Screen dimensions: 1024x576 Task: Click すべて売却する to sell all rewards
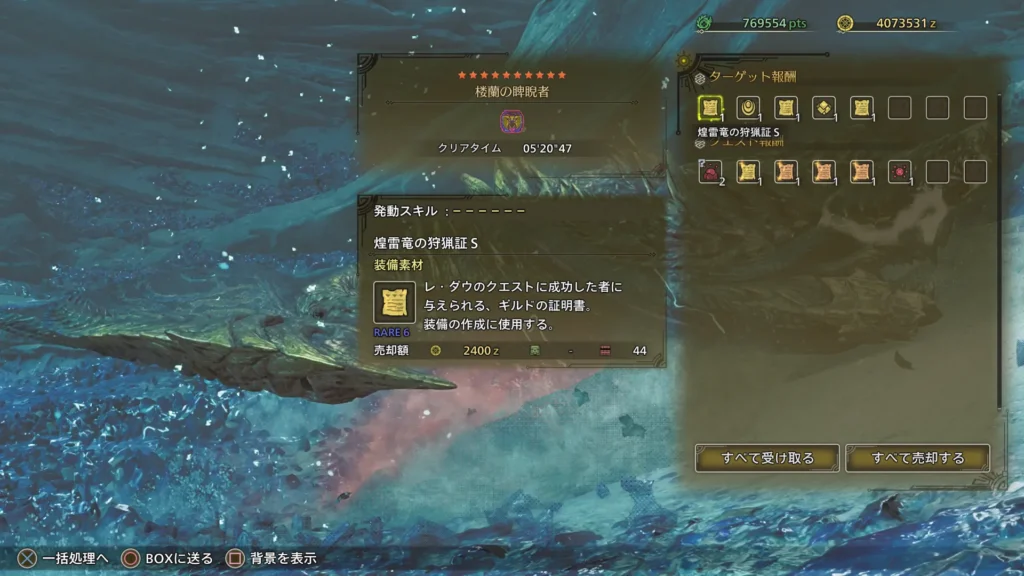(x=917, y=458)
